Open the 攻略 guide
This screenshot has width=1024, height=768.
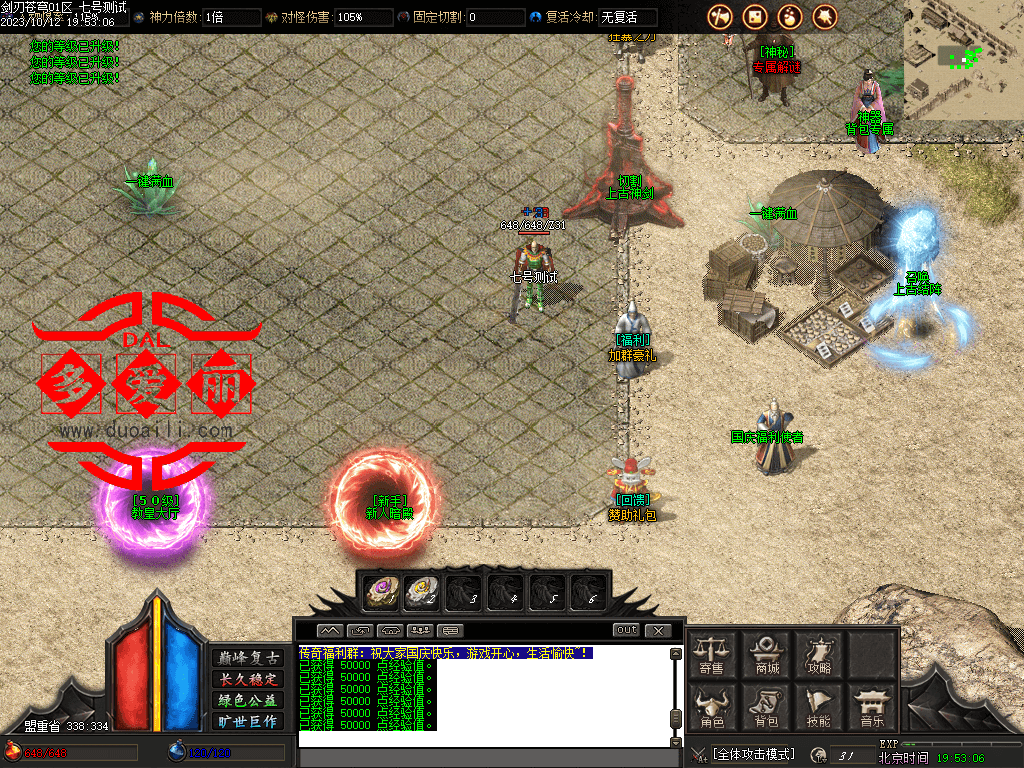click(819, 655)
